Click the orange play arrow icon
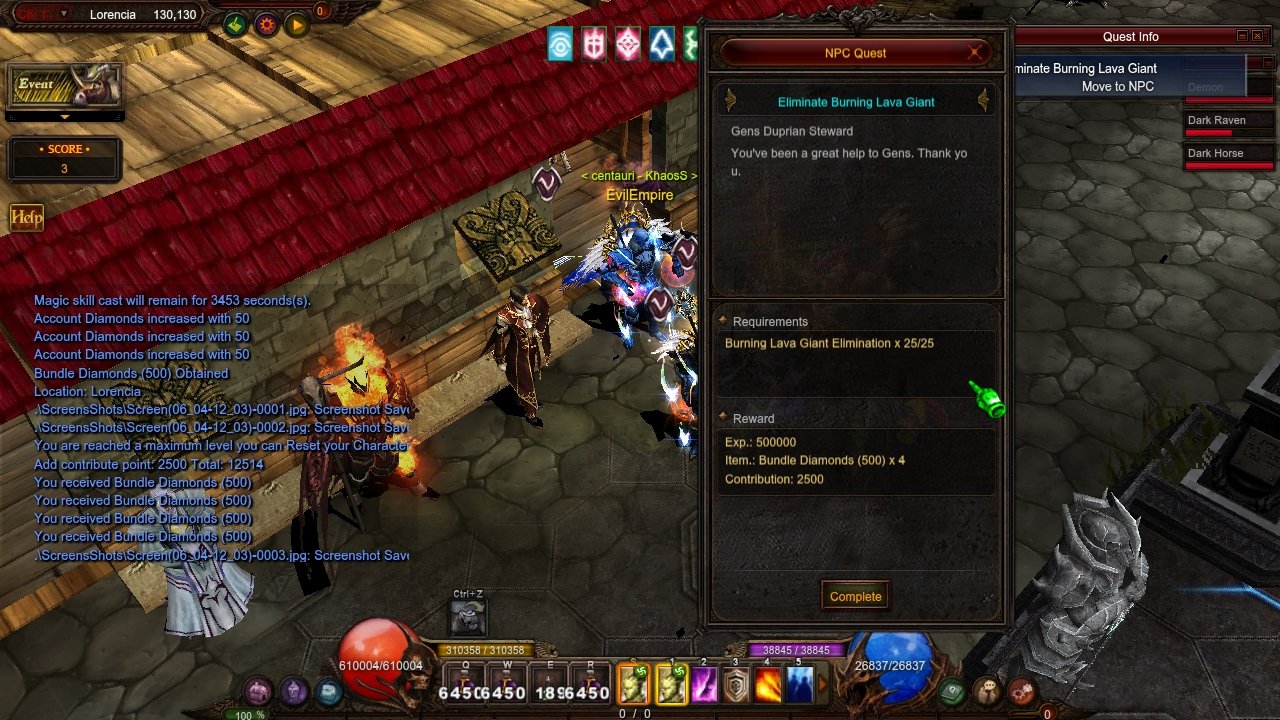Viewport: 1280px width, 720px height. [297, 25]
